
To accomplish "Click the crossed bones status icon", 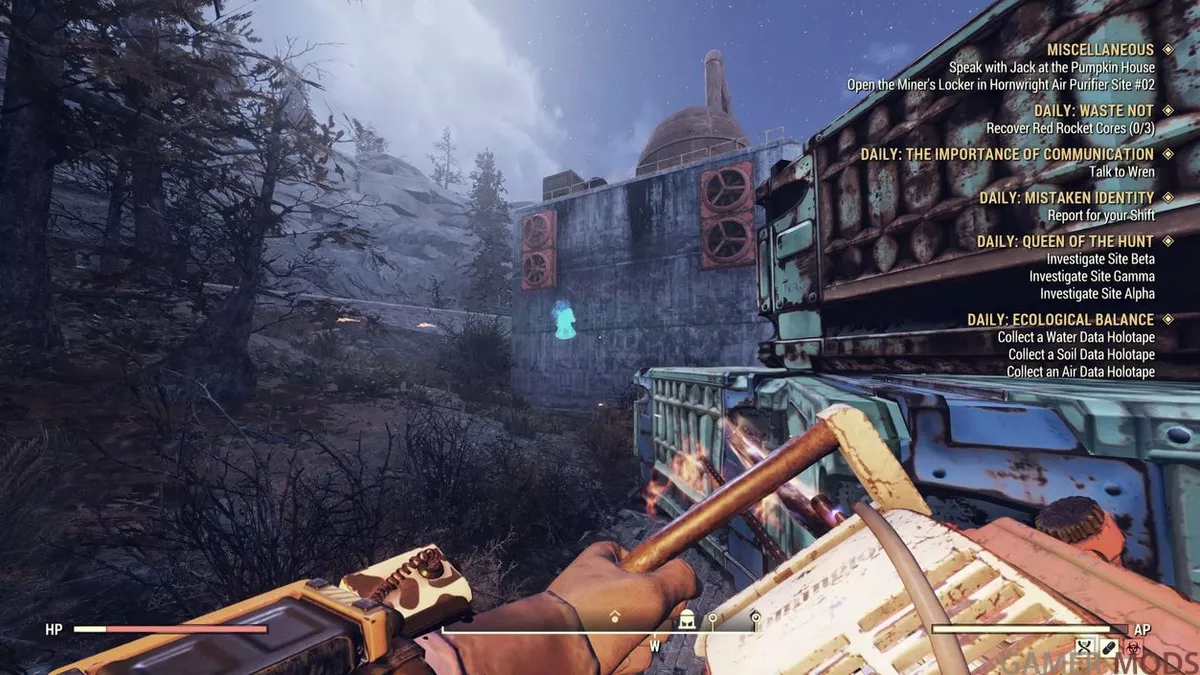I will [x=1085, y=648].
